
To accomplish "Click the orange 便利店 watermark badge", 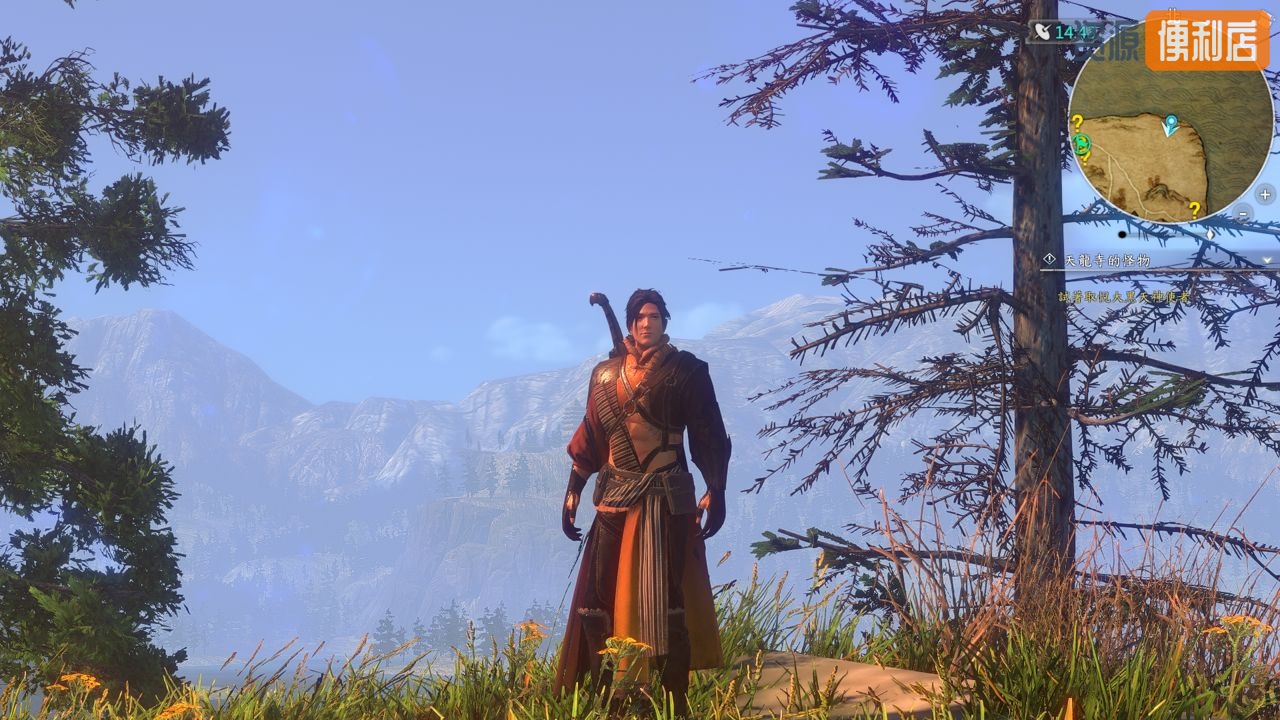I will point(1206,40).
